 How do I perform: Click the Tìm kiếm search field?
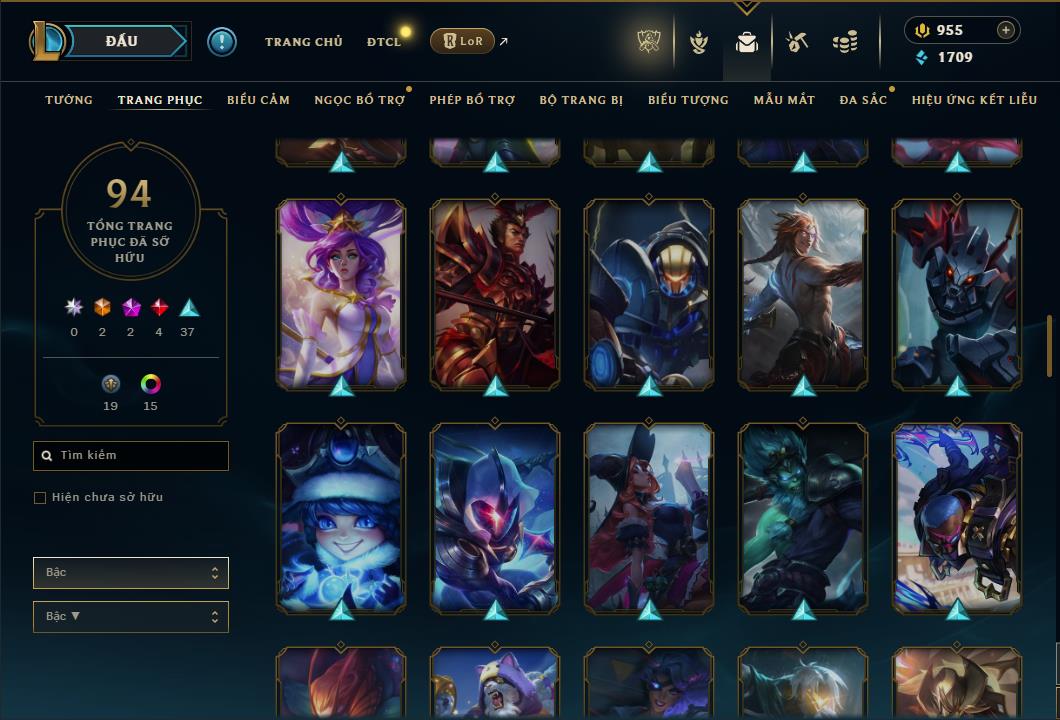(x=131, y=456)
